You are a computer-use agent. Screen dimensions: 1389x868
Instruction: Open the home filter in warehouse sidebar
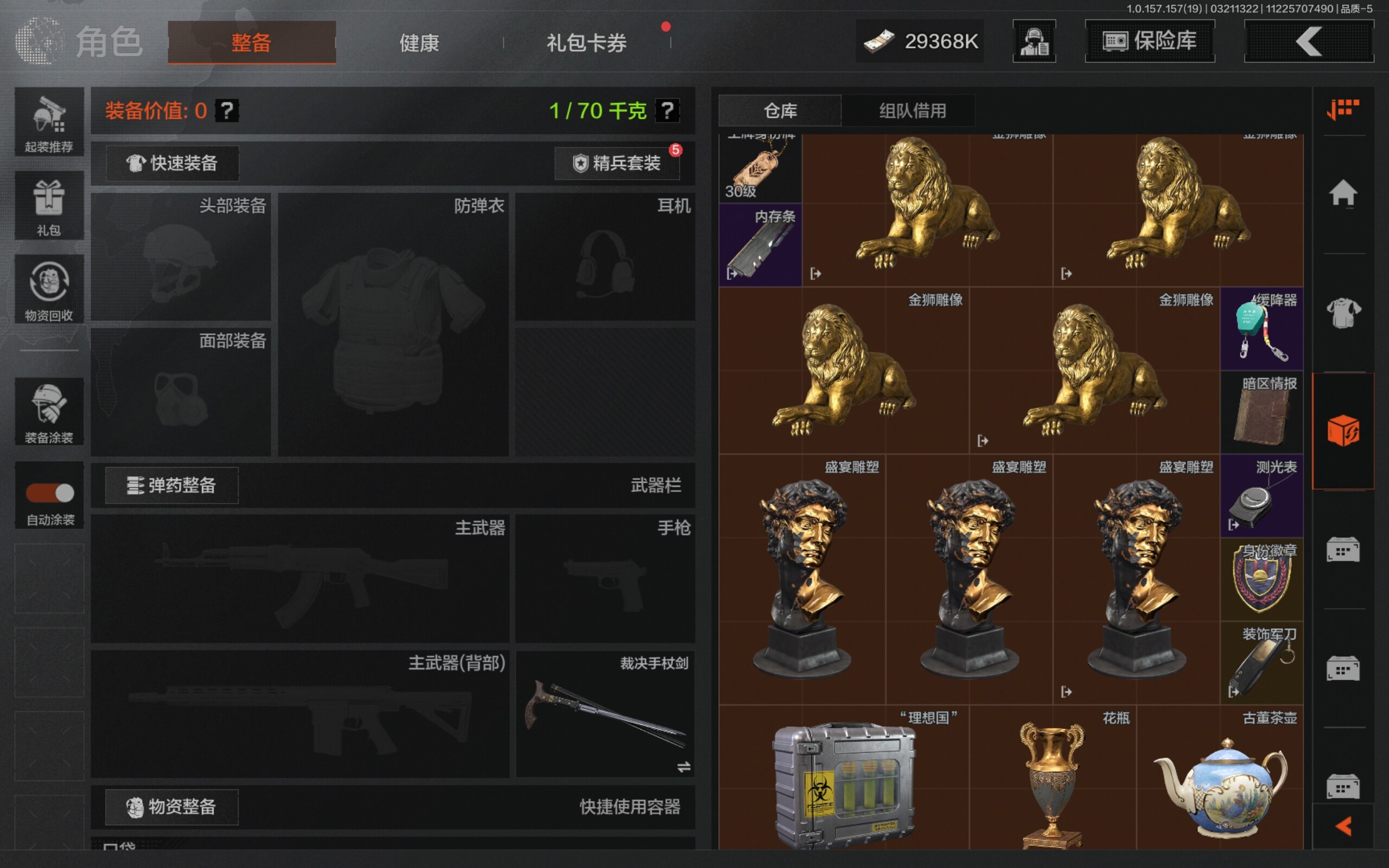[x=1342, y=194]
